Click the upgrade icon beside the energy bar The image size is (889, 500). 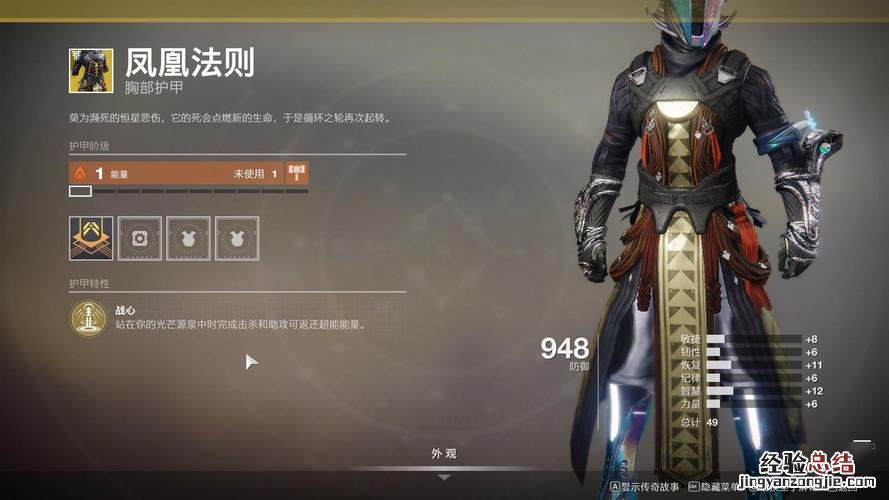[297, 173]
